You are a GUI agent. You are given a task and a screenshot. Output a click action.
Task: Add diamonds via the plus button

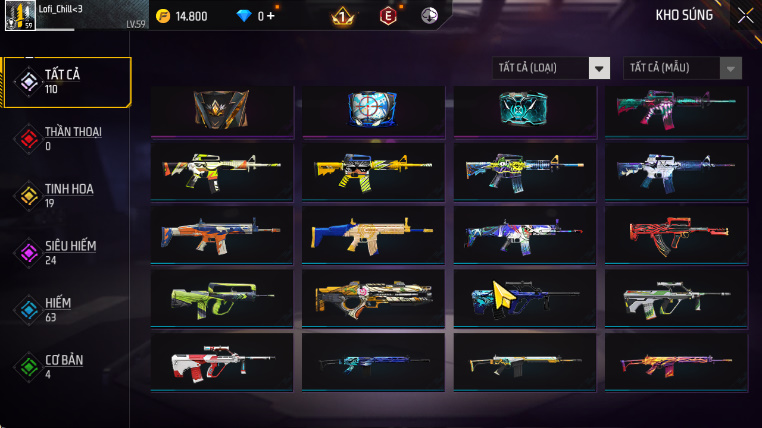tap(270, 16)
